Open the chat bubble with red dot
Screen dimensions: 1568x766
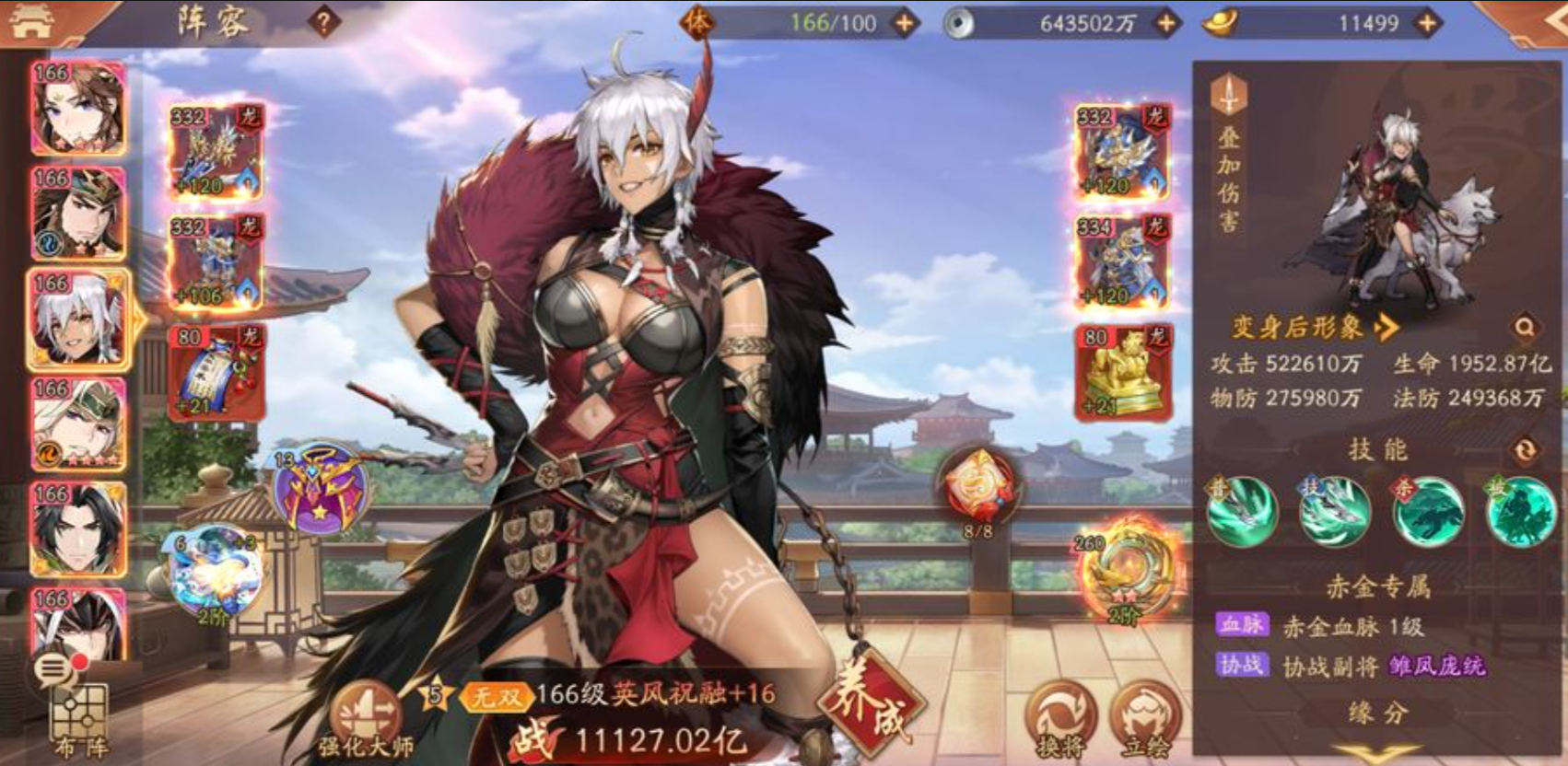[57, 669]
